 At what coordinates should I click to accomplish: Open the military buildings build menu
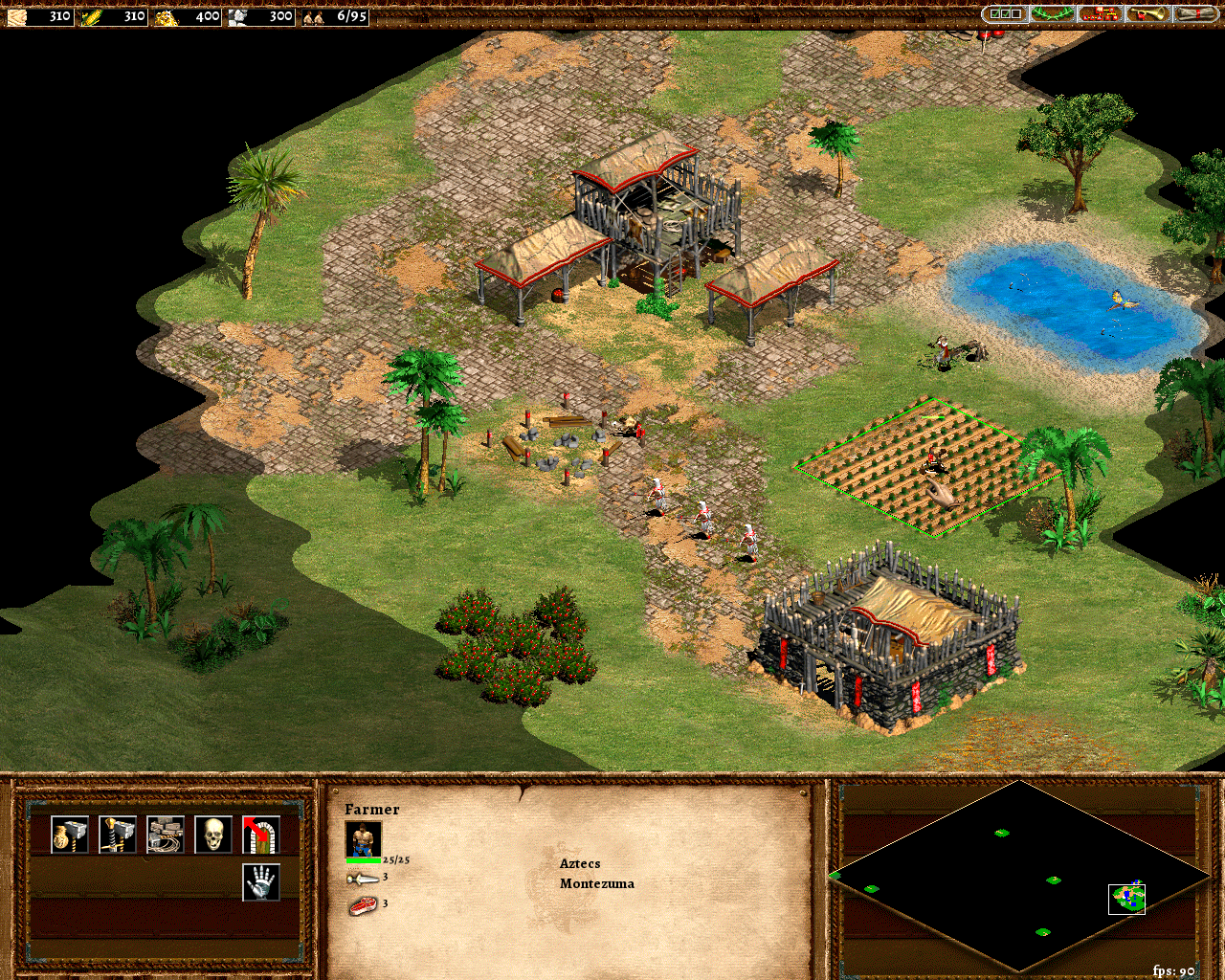tap(118, 835)
